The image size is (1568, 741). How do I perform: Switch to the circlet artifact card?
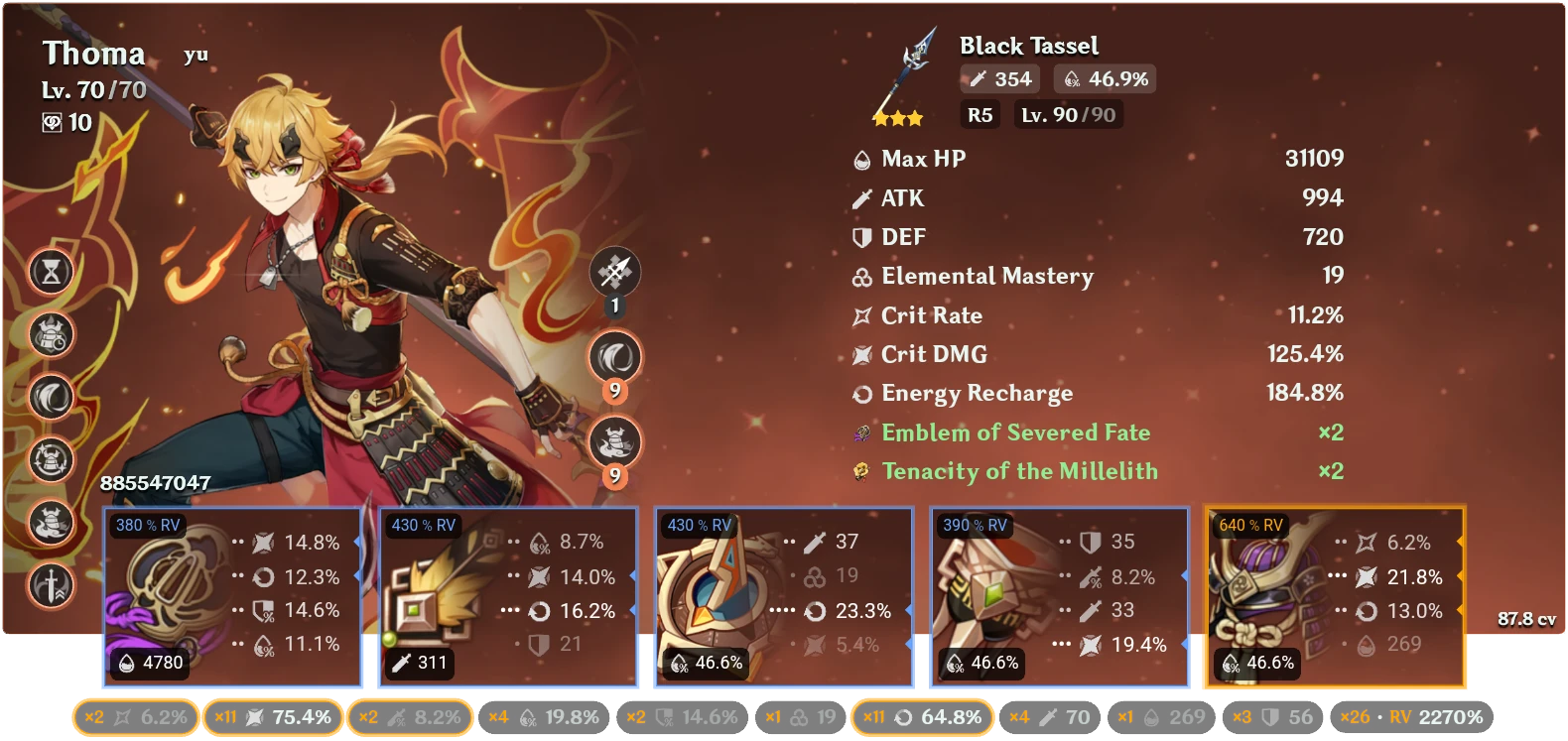coord(1333,595)
